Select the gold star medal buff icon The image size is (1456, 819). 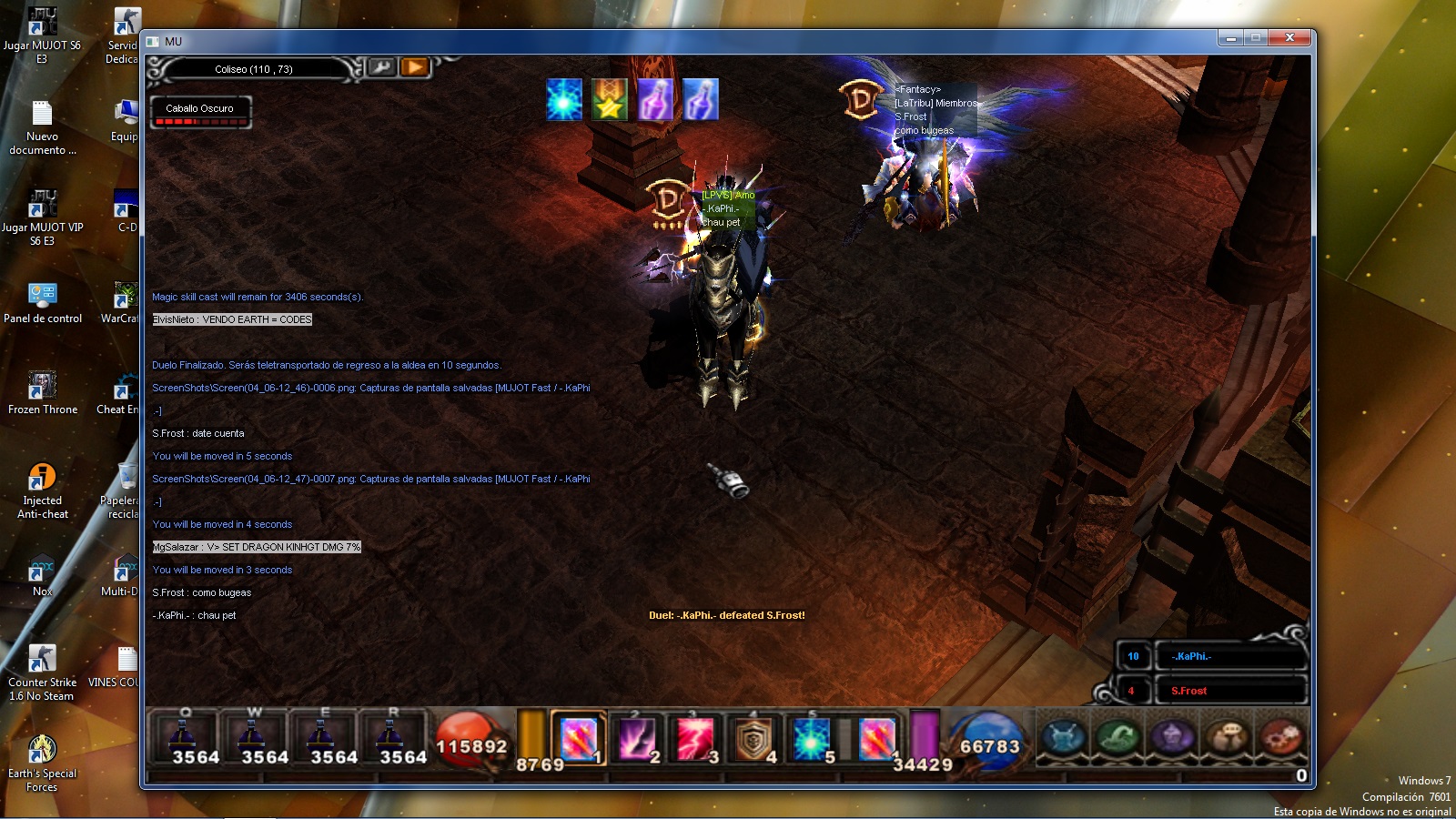point(610,99)
